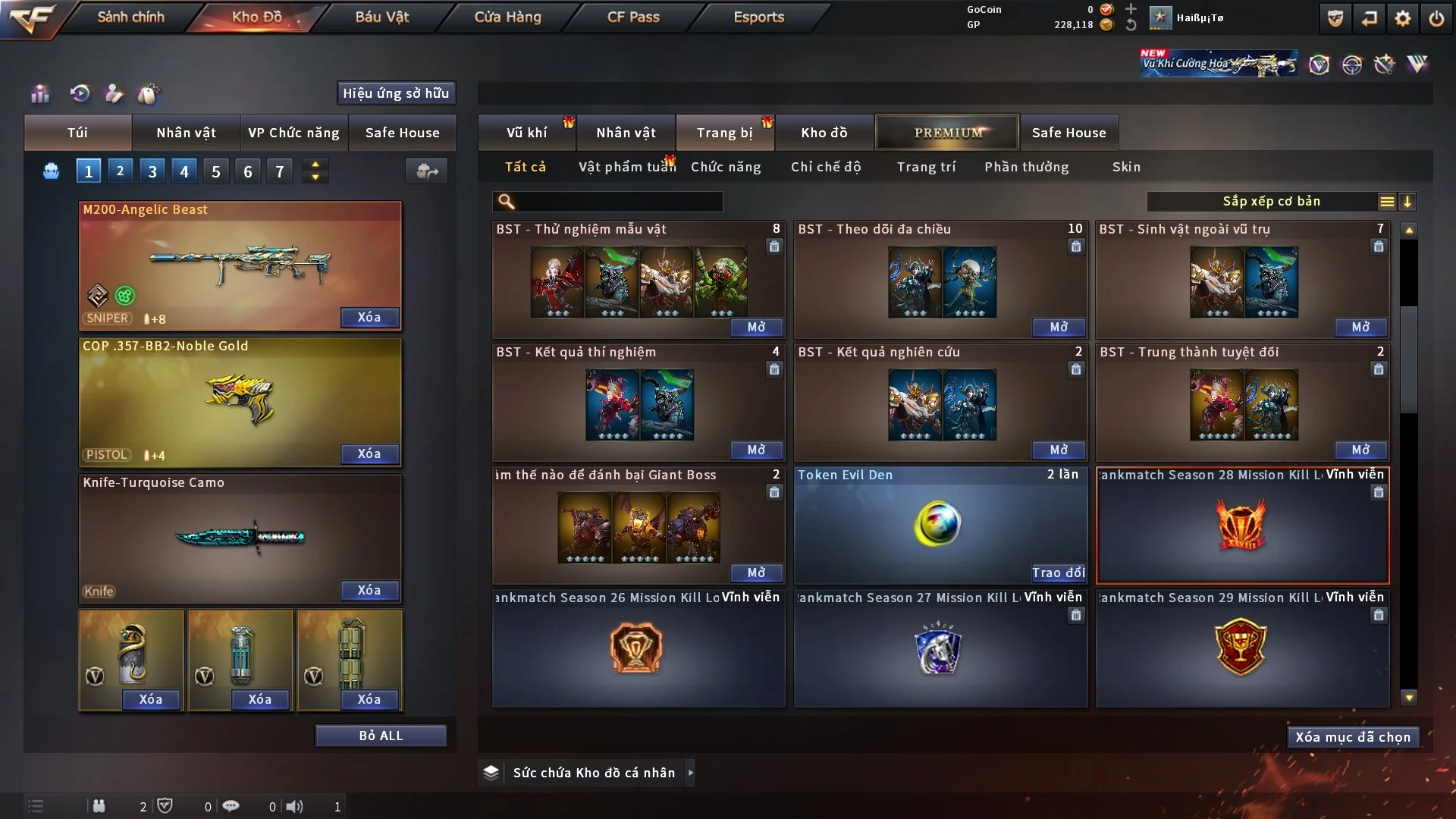Screen dimensions: 1456x819
Task: Select Rankmatch Season 28 Mission item
Action: coord(1242,525)
